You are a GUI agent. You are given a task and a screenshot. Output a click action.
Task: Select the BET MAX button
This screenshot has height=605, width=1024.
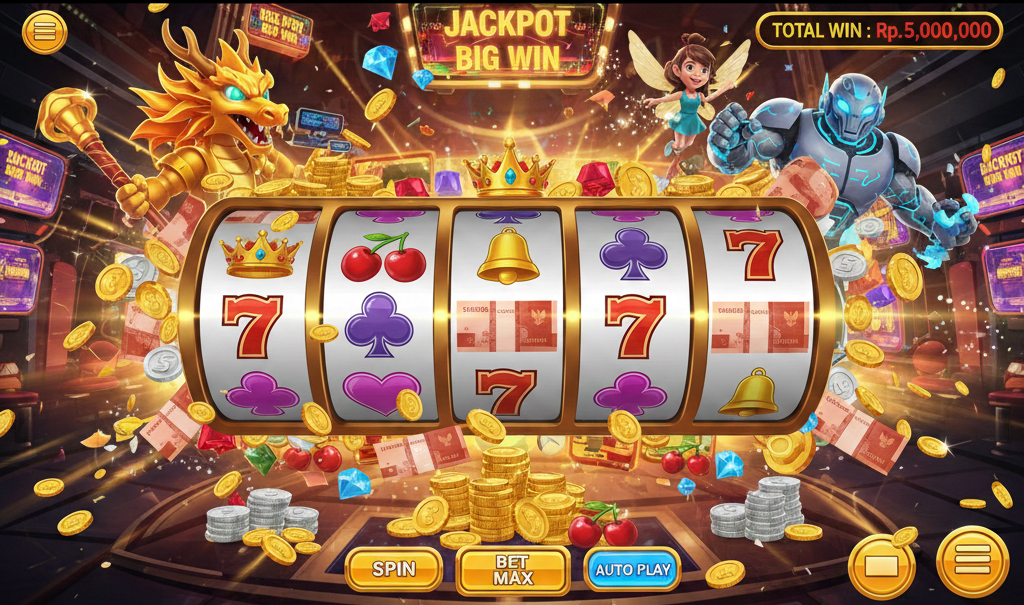[513, 570]
